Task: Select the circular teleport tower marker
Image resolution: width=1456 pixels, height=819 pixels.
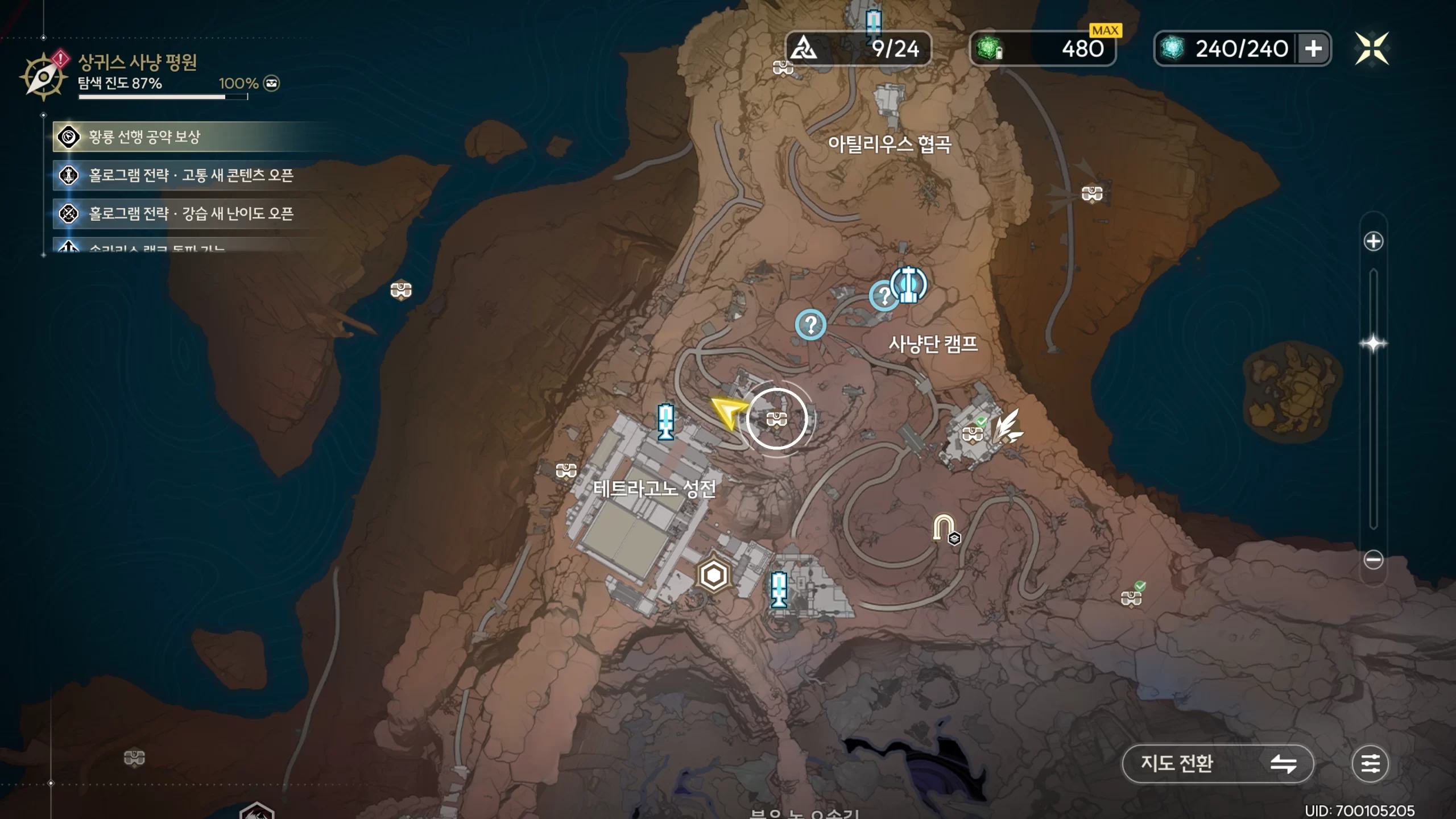Action: coord(908,284)
